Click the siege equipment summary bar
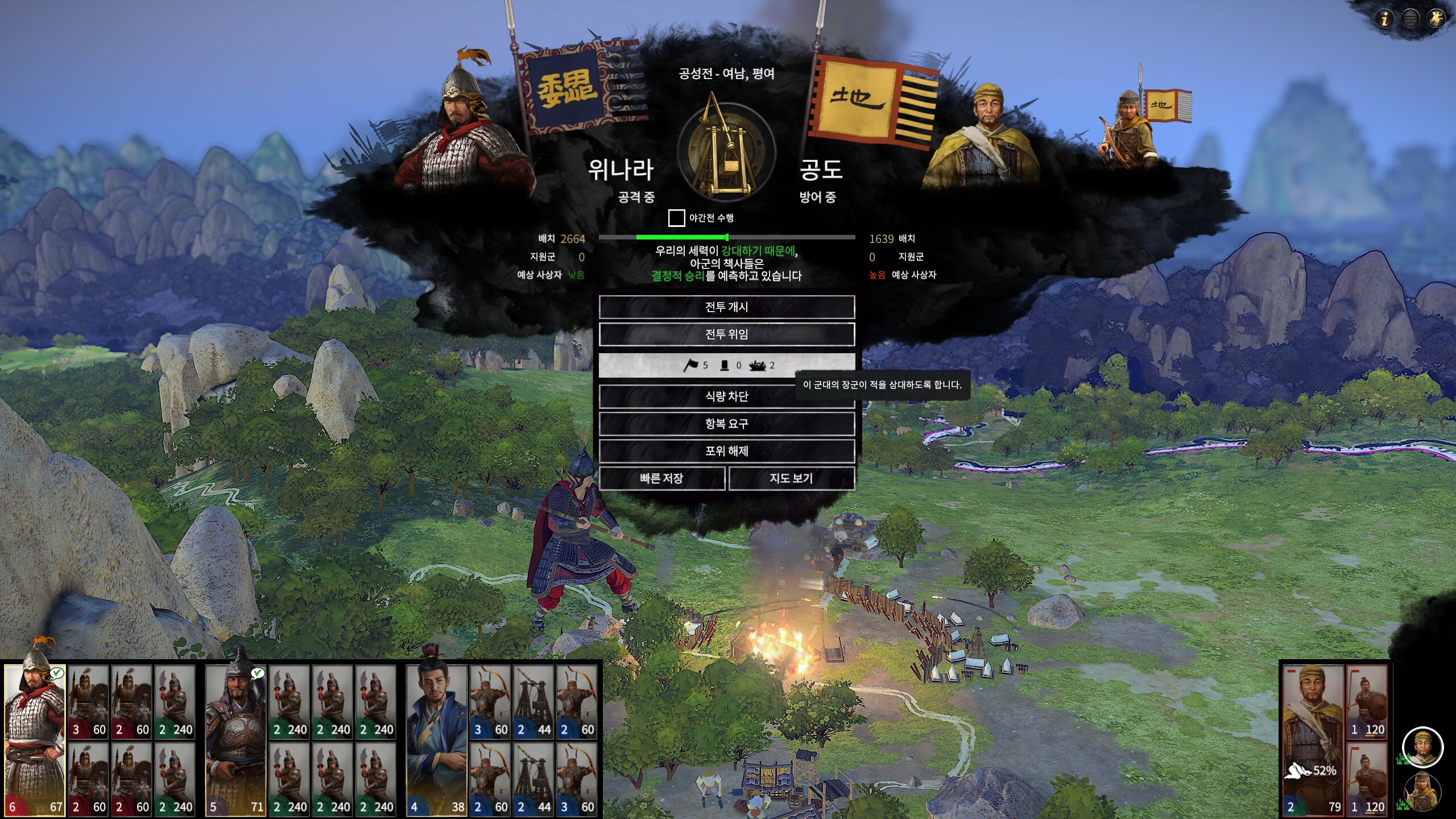The height and width of the screenshot is (819, 1456). tap(726, 365)
